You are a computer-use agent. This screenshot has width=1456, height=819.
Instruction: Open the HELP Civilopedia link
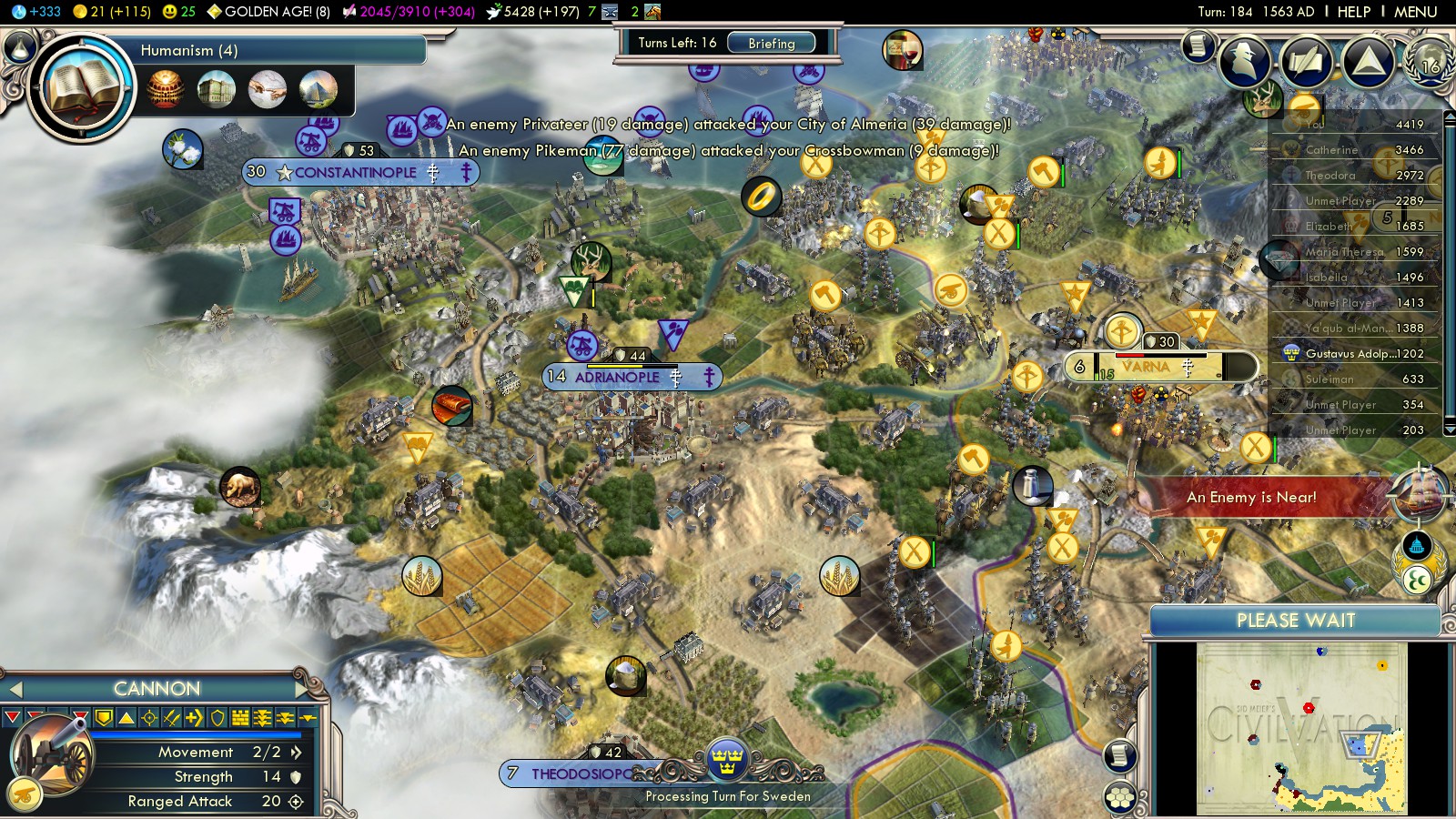point(1353,12)
